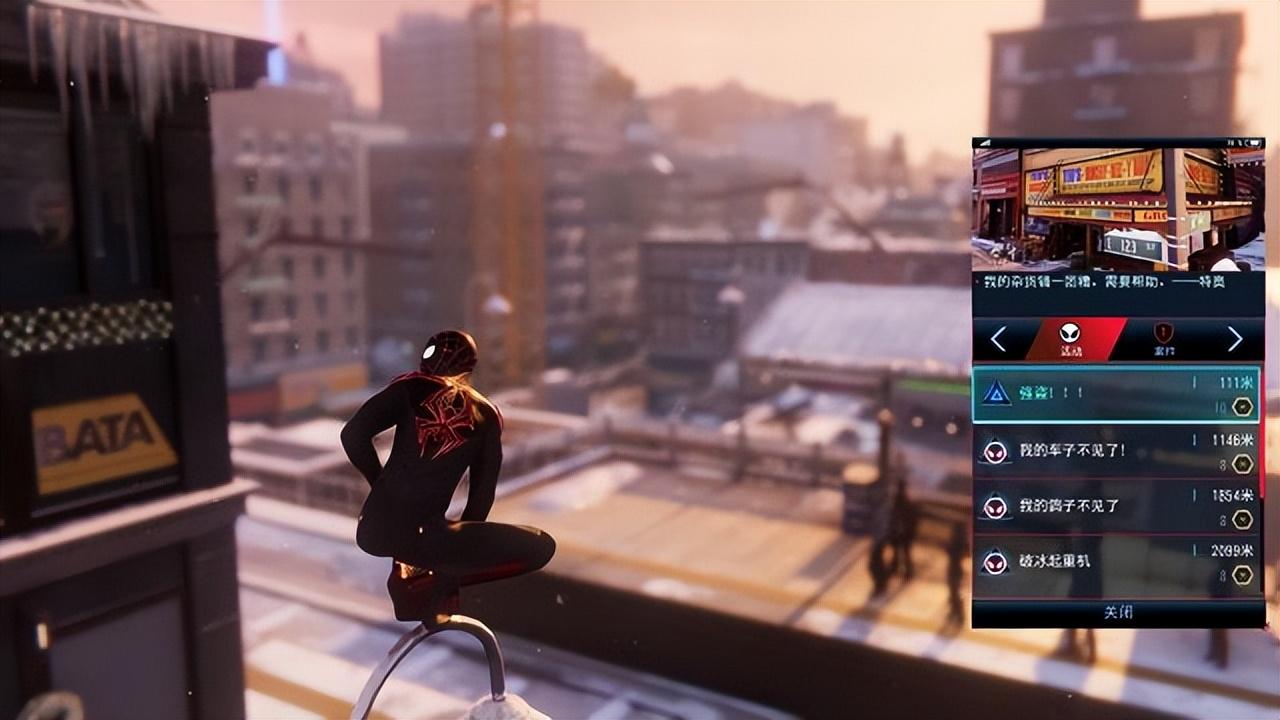Switch to the shield crimes tab
The image size is (1280, 720).
click(1163, 339)
